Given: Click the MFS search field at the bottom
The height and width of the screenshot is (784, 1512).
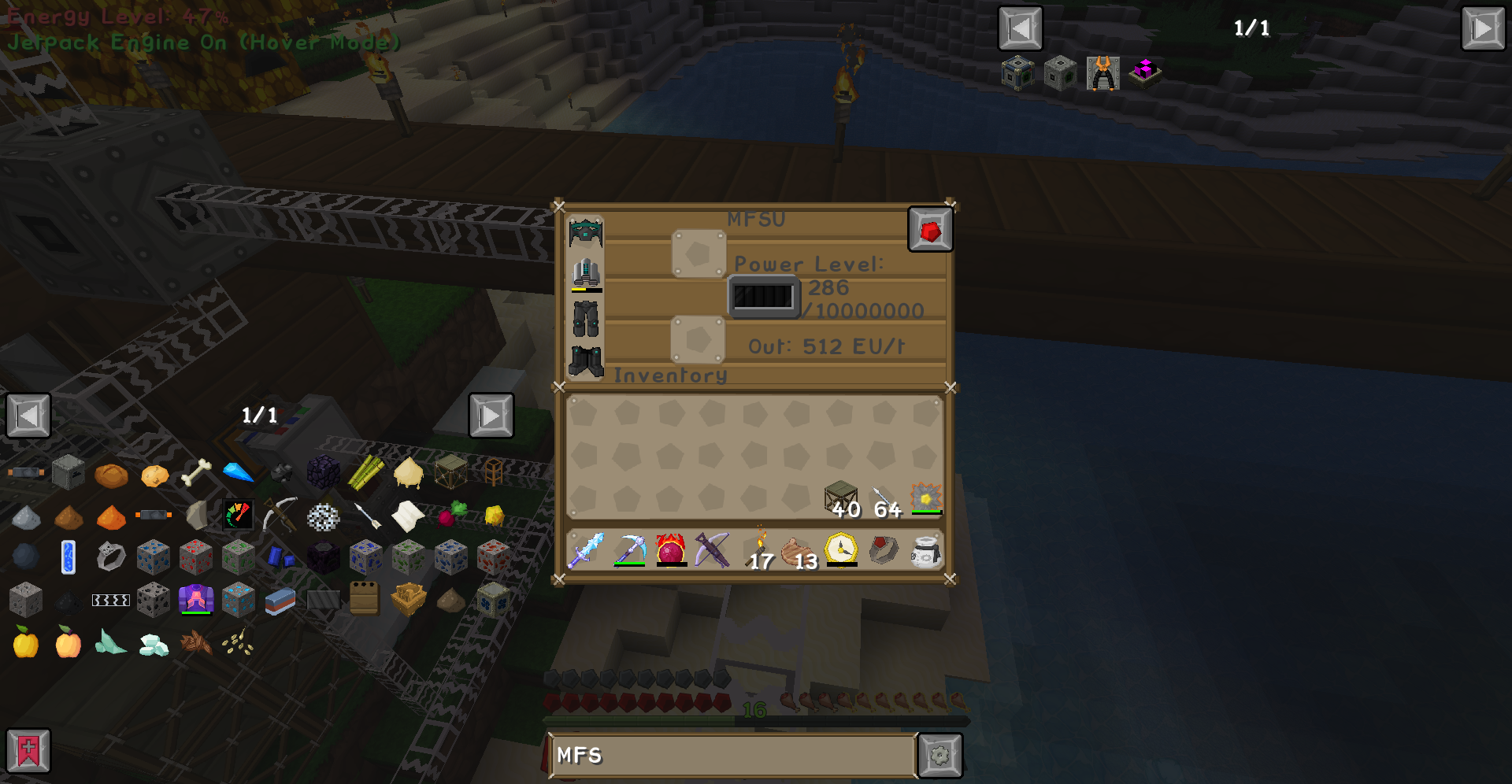Looking at the screenshot, I should pyautogui.click(x=732, y=755).
